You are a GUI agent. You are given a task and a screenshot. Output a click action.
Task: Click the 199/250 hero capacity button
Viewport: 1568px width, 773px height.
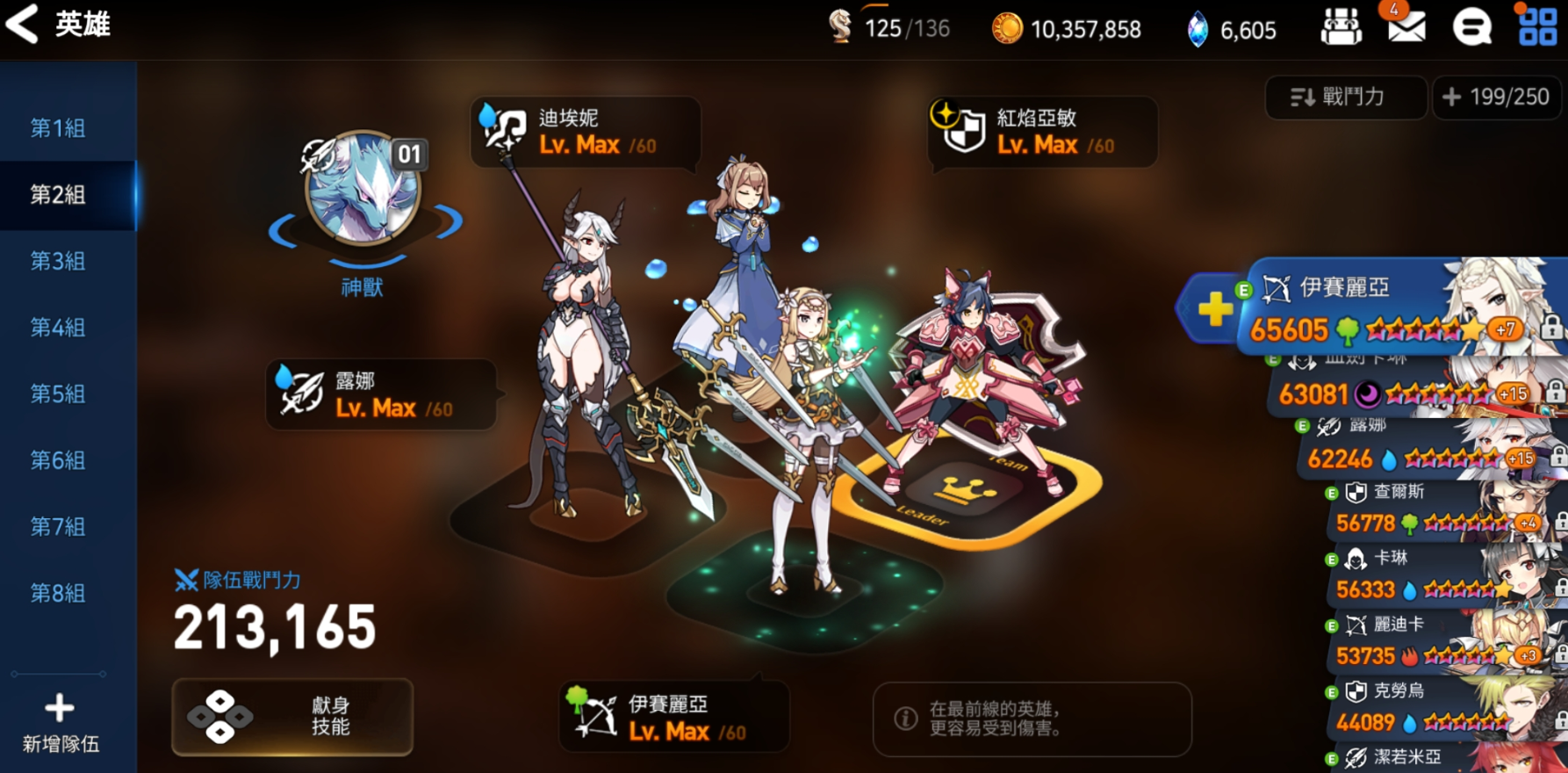[1496, 98]
